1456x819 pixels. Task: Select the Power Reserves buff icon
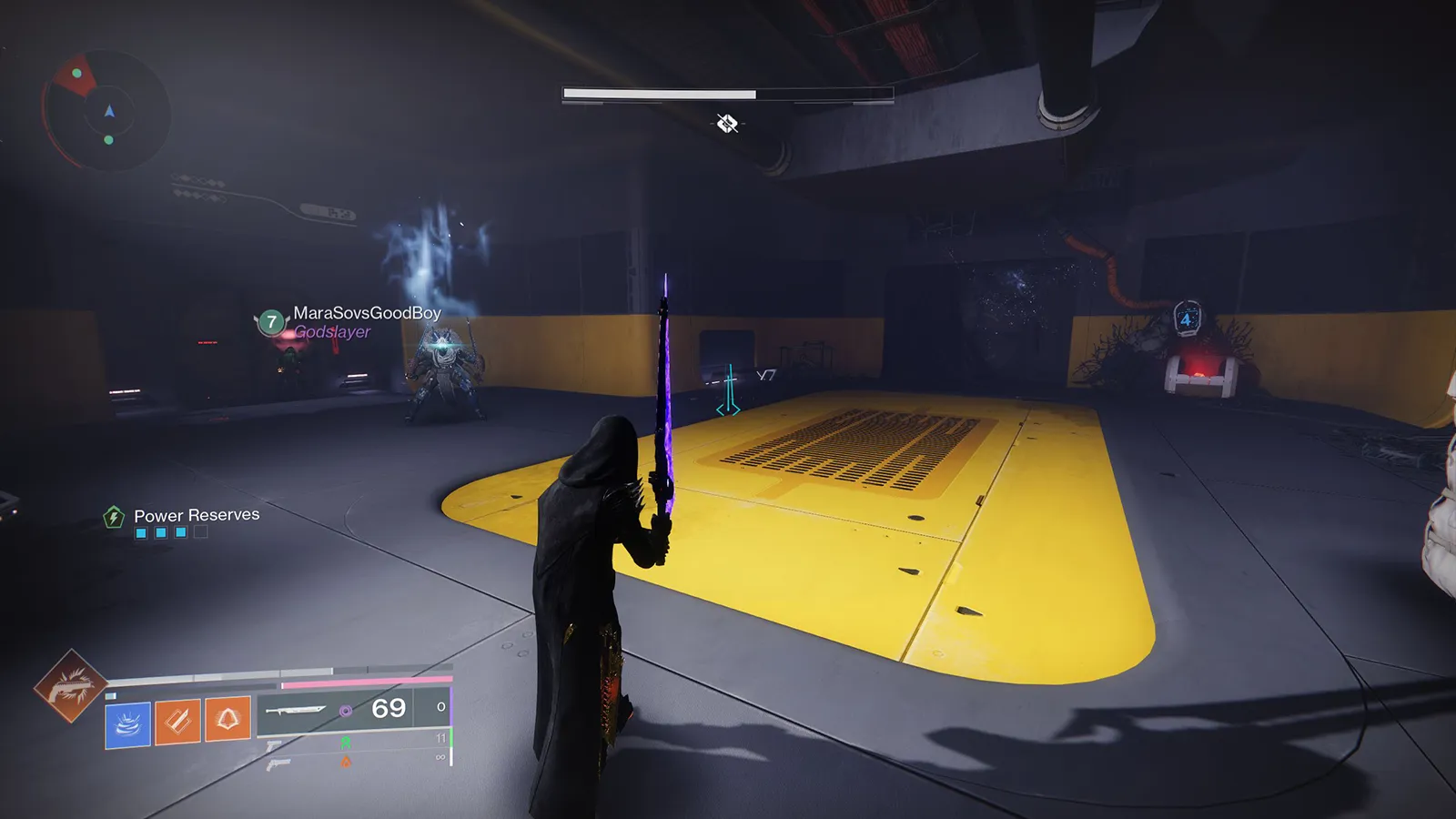114,517
